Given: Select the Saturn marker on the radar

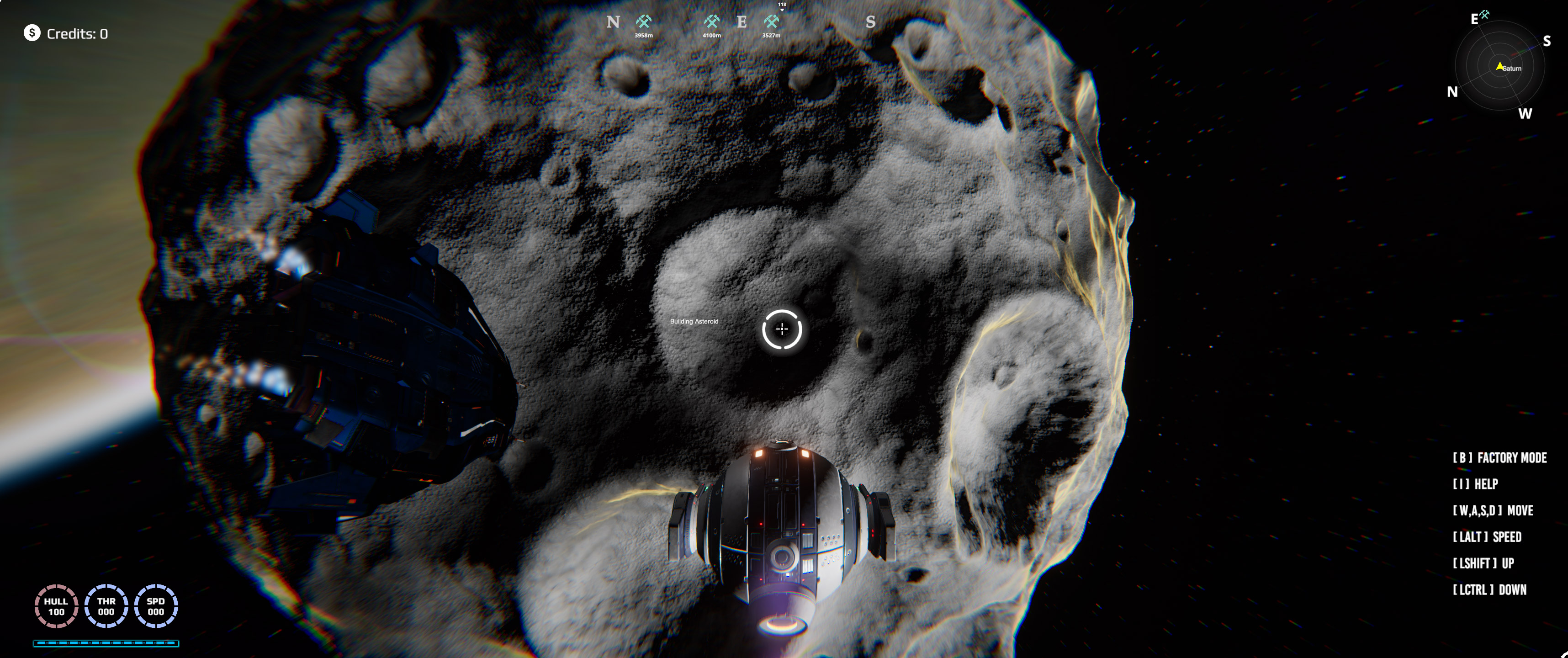Looking at the screenshot, I should 1500,66.
